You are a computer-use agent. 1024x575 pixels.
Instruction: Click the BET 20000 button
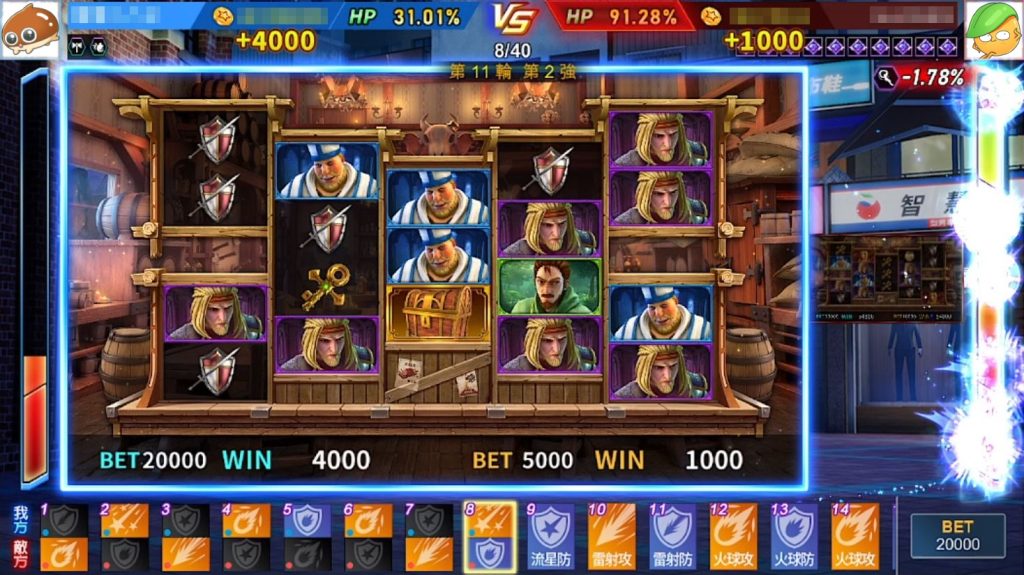957,534
